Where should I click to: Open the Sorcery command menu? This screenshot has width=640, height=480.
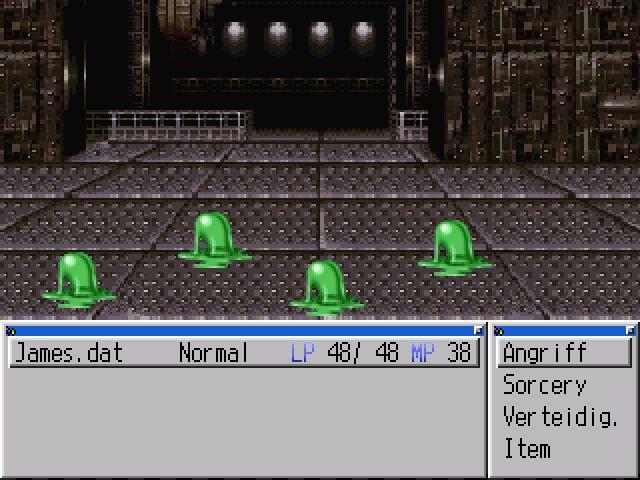click(545, 385)
